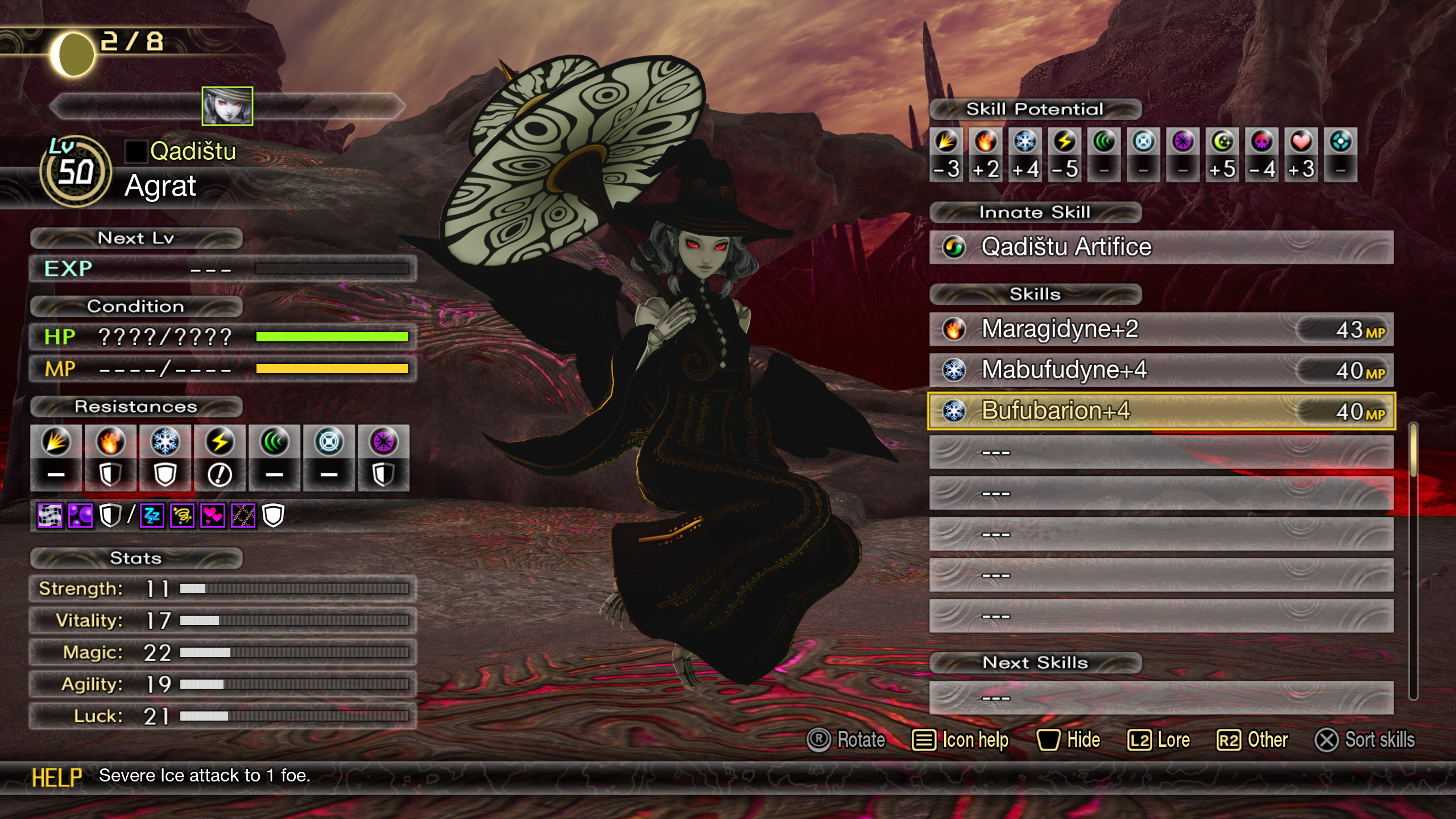Viewport: 1456px width, 819px height.
Task: Click the charm ailment heart icon
Action: tap(213, 516)
